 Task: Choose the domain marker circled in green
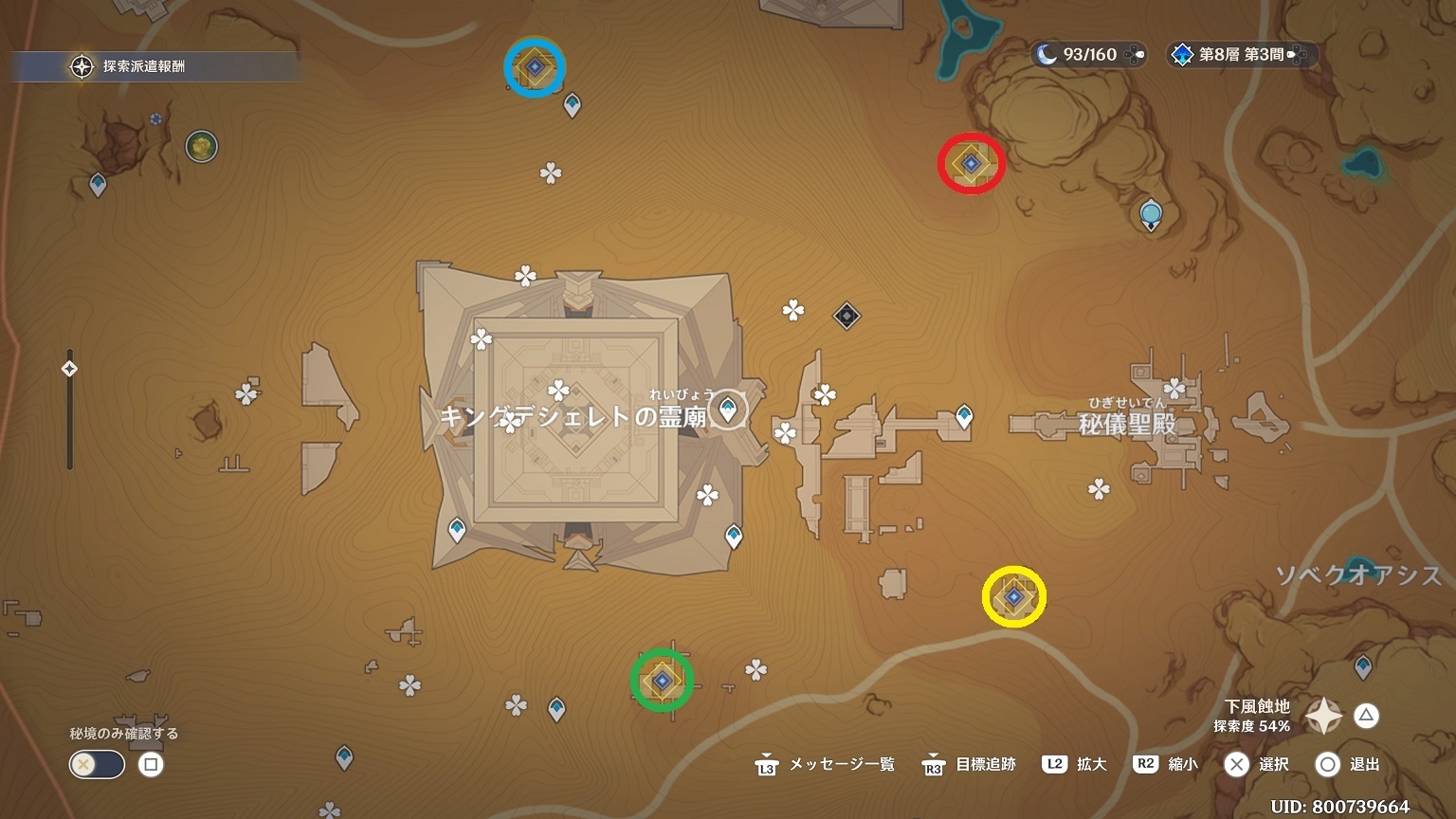point(662,681)
